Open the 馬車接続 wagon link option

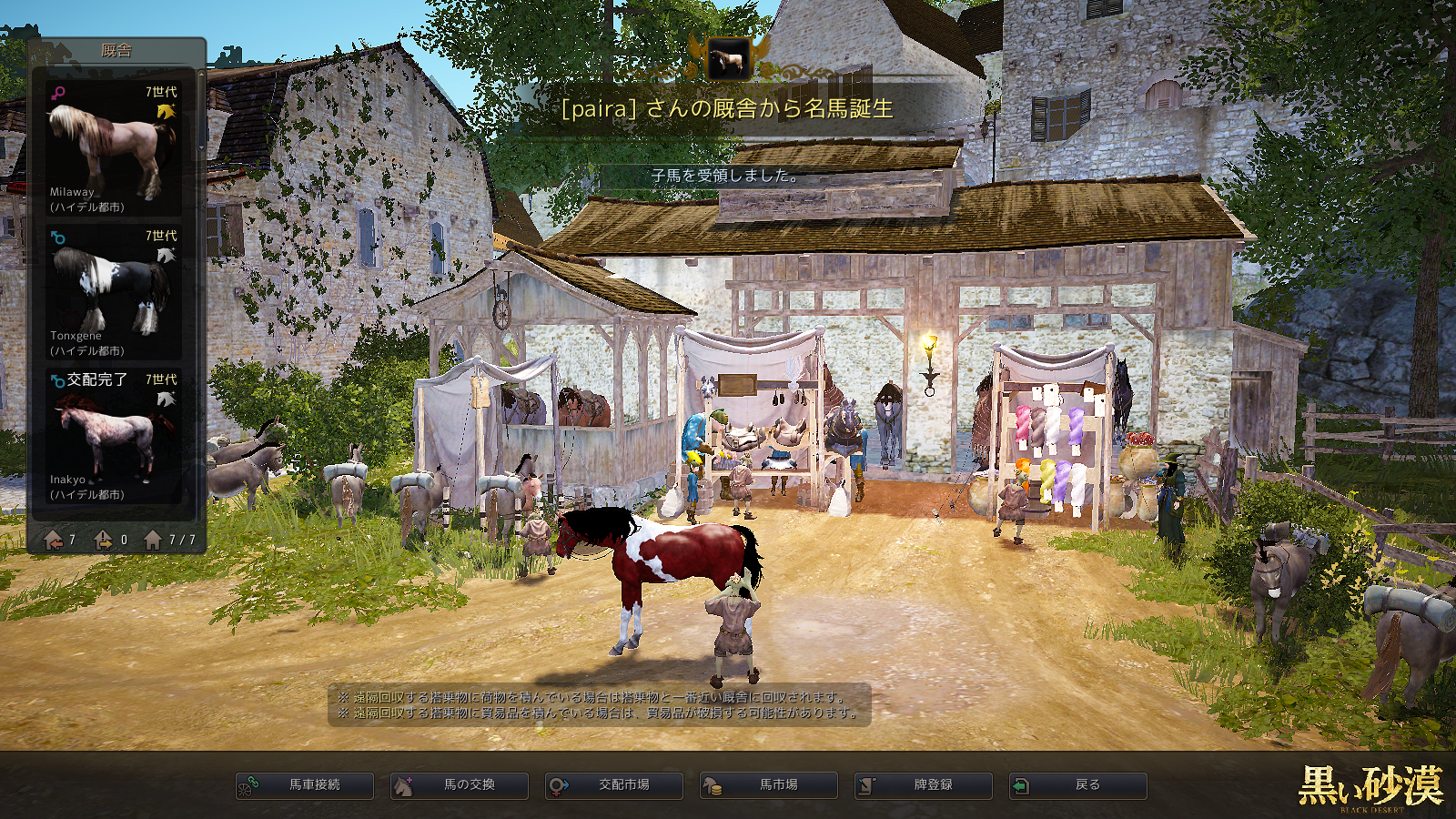tap(305, 785)
